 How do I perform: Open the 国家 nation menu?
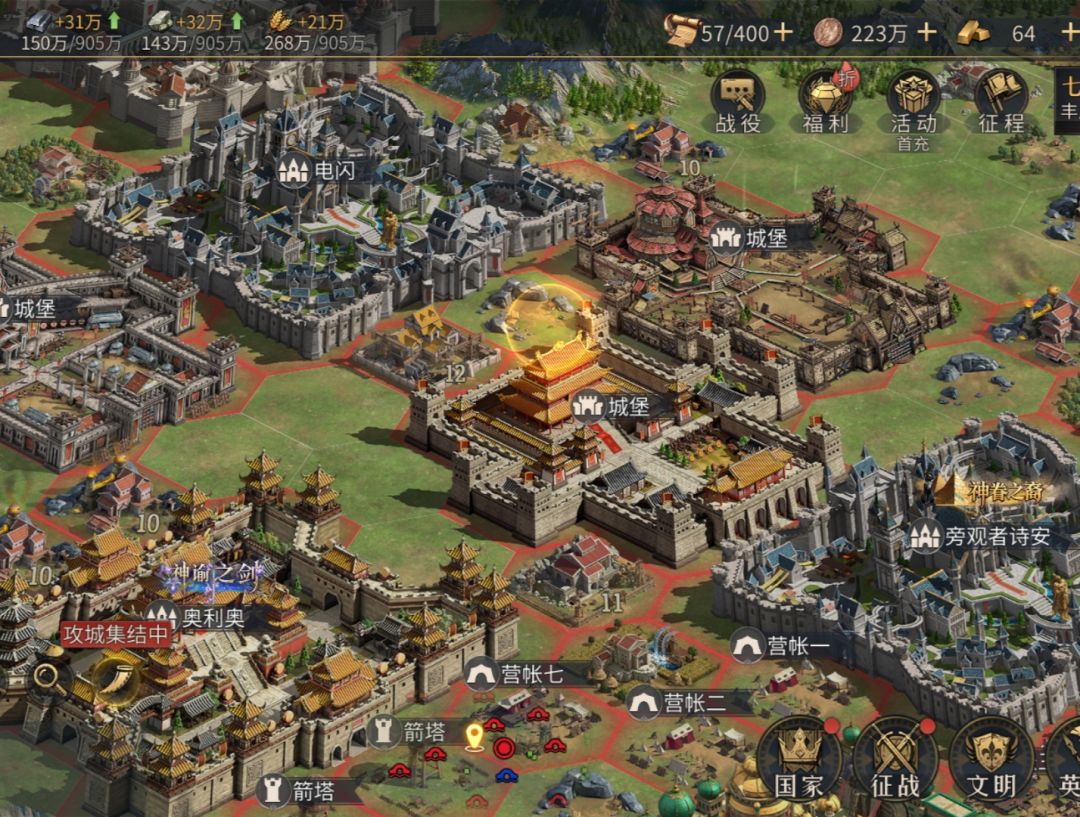798,760
